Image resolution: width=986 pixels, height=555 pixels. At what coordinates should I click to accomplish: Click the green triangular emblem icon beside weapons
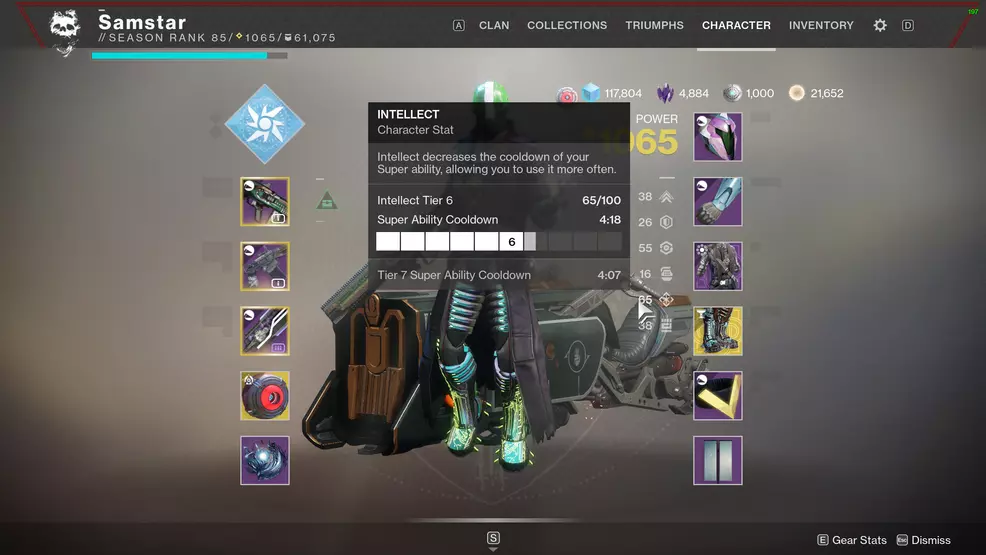pos(327,201)
